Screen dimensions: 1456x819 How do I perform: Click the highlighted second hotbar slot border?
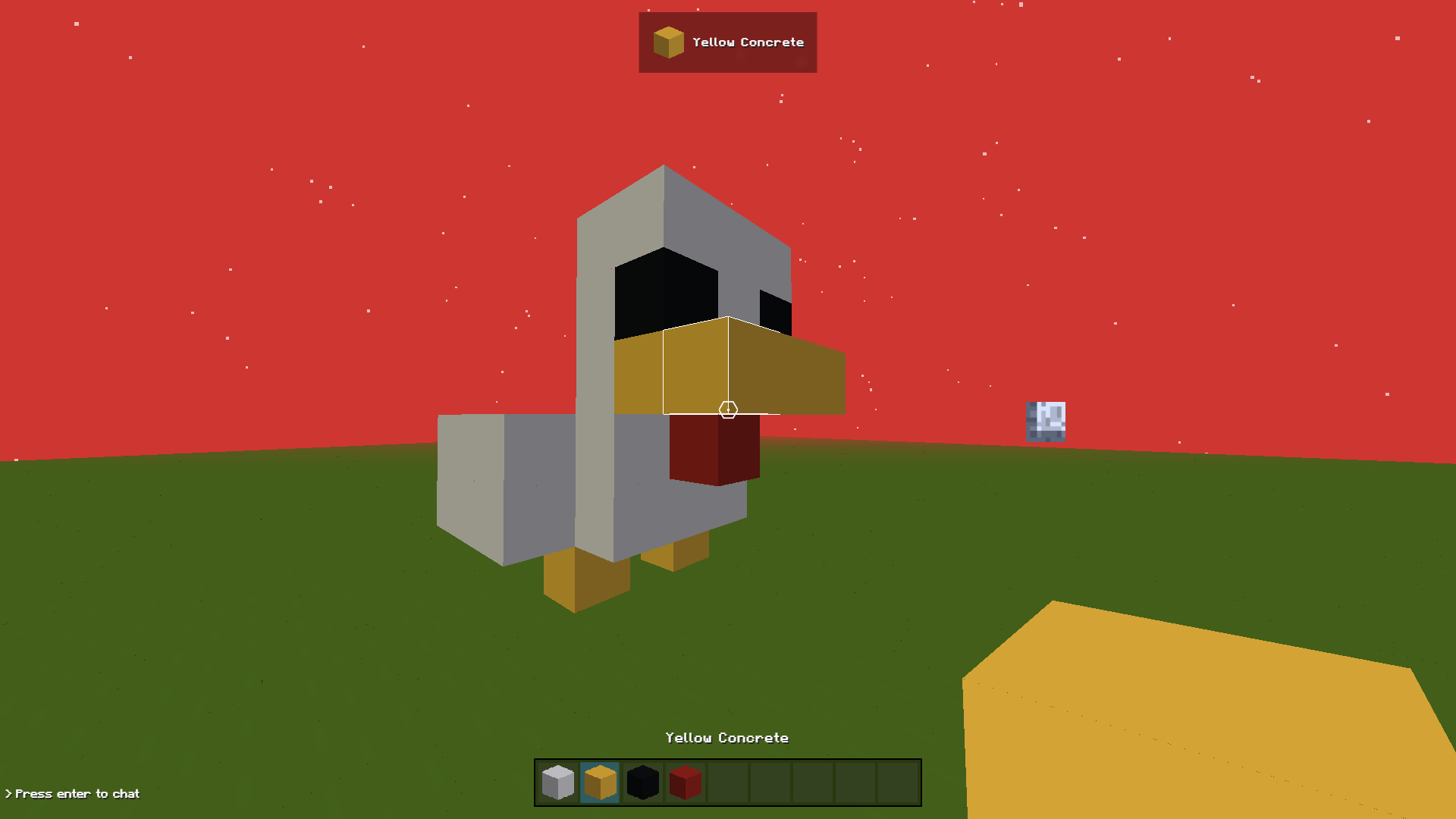[x=600, y=762]
